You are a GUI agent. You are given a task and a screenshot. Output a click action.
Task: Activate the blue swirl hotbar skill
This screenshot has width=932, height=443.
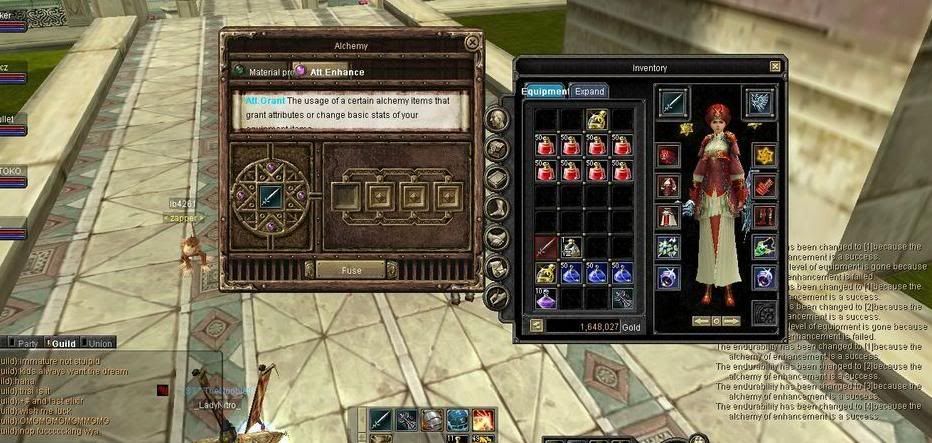point(458,420)
